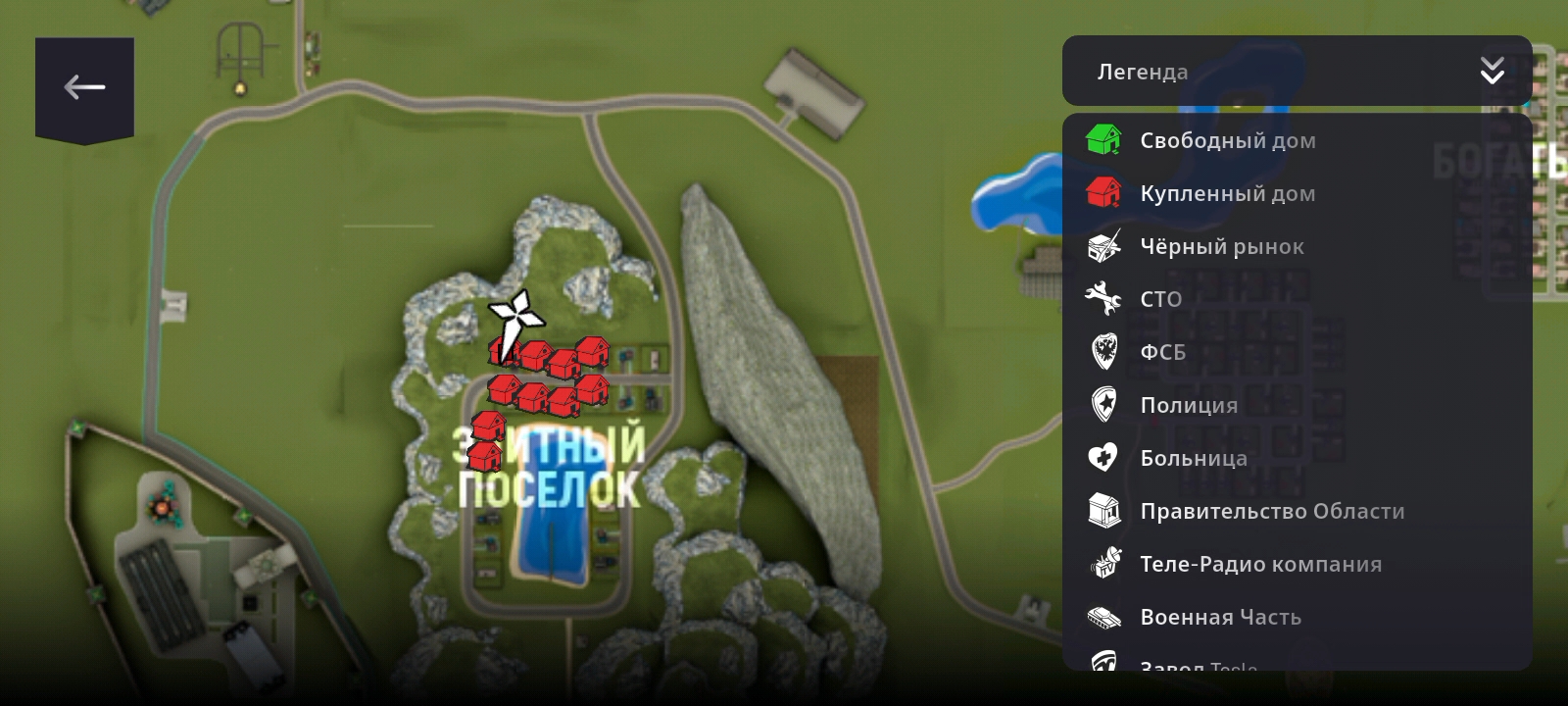Image resolution: width=1568 pixels, height=706 pixels.
Task: Click the Правительство Области legend entry
Action: point(1271,511)
